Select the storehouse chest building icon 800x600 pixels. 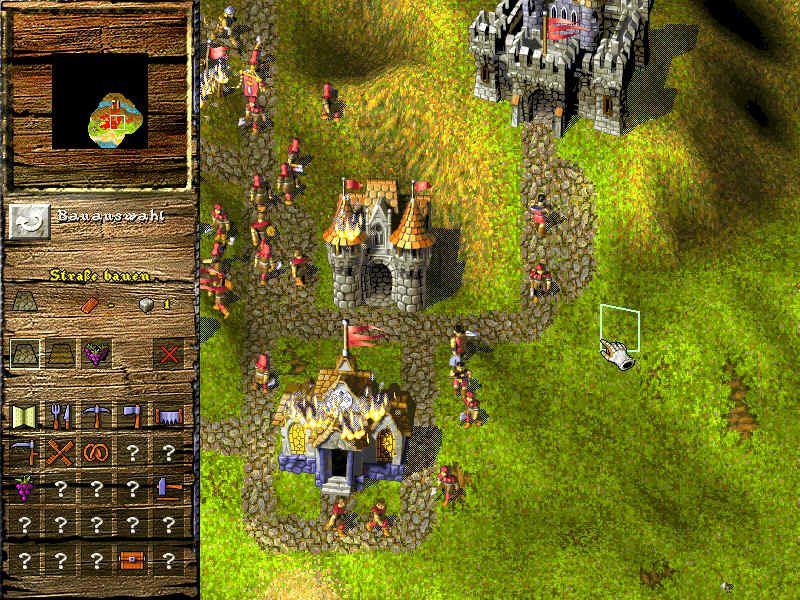pyautogui.click(x=133, y=560)
